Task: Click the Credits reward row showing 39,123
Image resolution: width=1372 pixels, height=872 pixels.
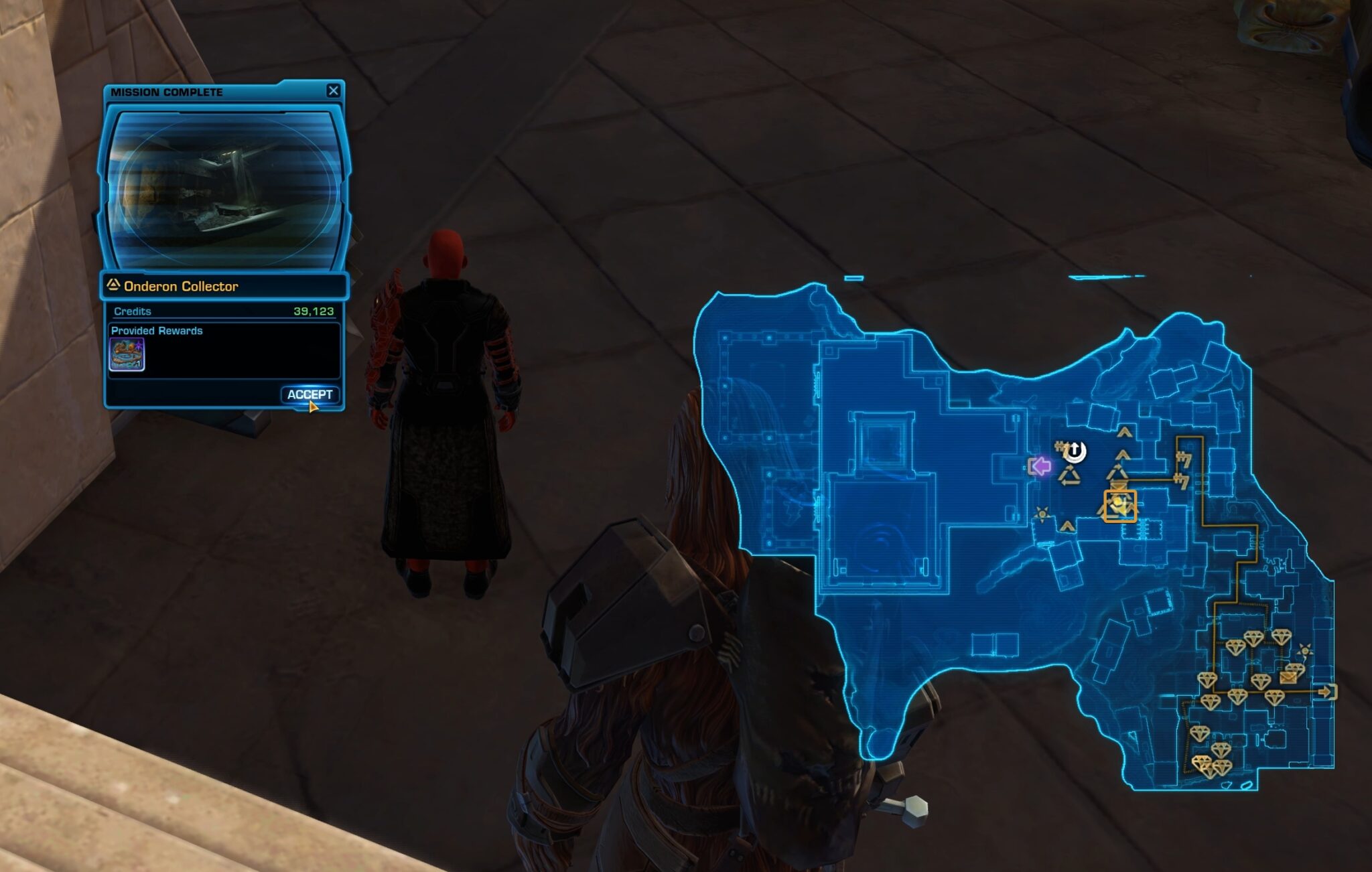Action: (223, 311)
